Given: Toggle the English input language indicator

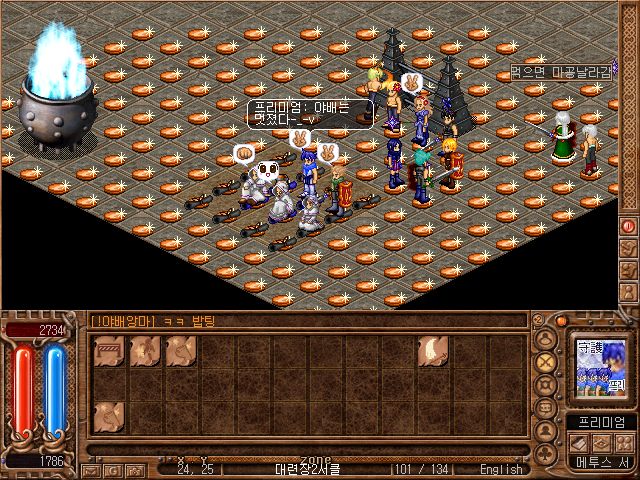Looking at the screenshot, I should point(500,469).
